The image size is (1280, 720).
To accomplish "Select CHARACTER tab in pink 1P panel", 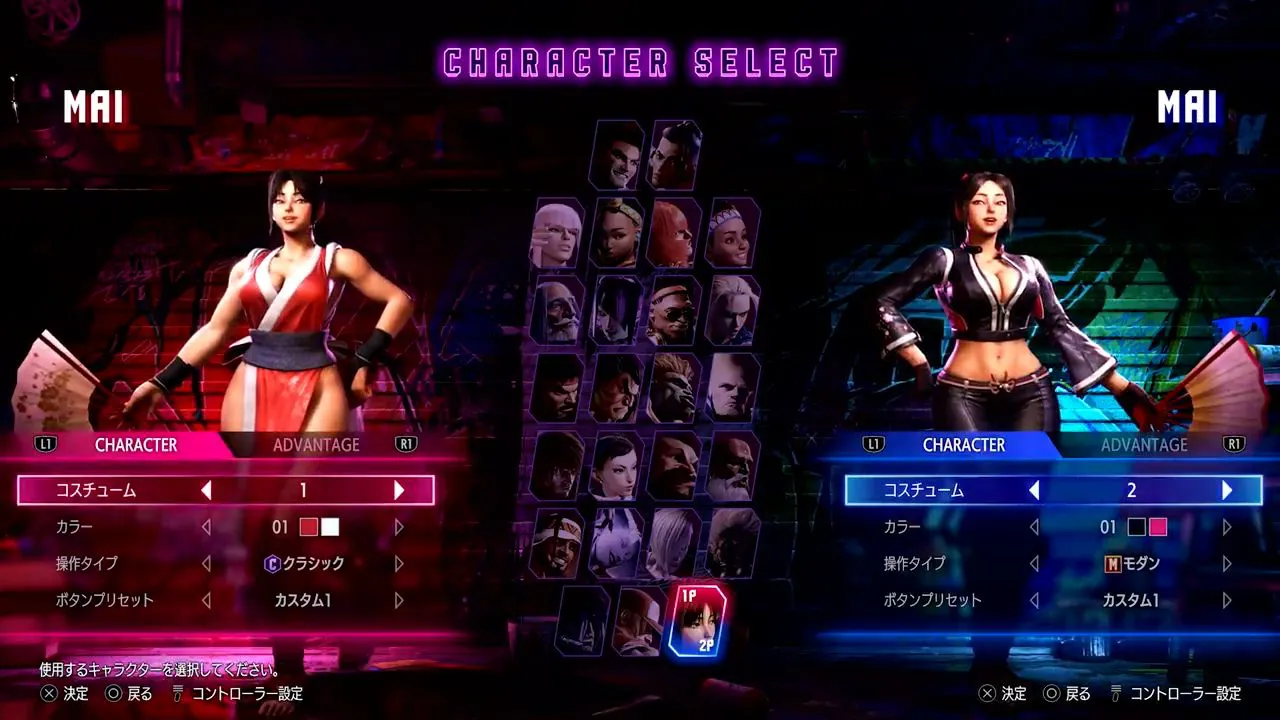I will (136, 445).
